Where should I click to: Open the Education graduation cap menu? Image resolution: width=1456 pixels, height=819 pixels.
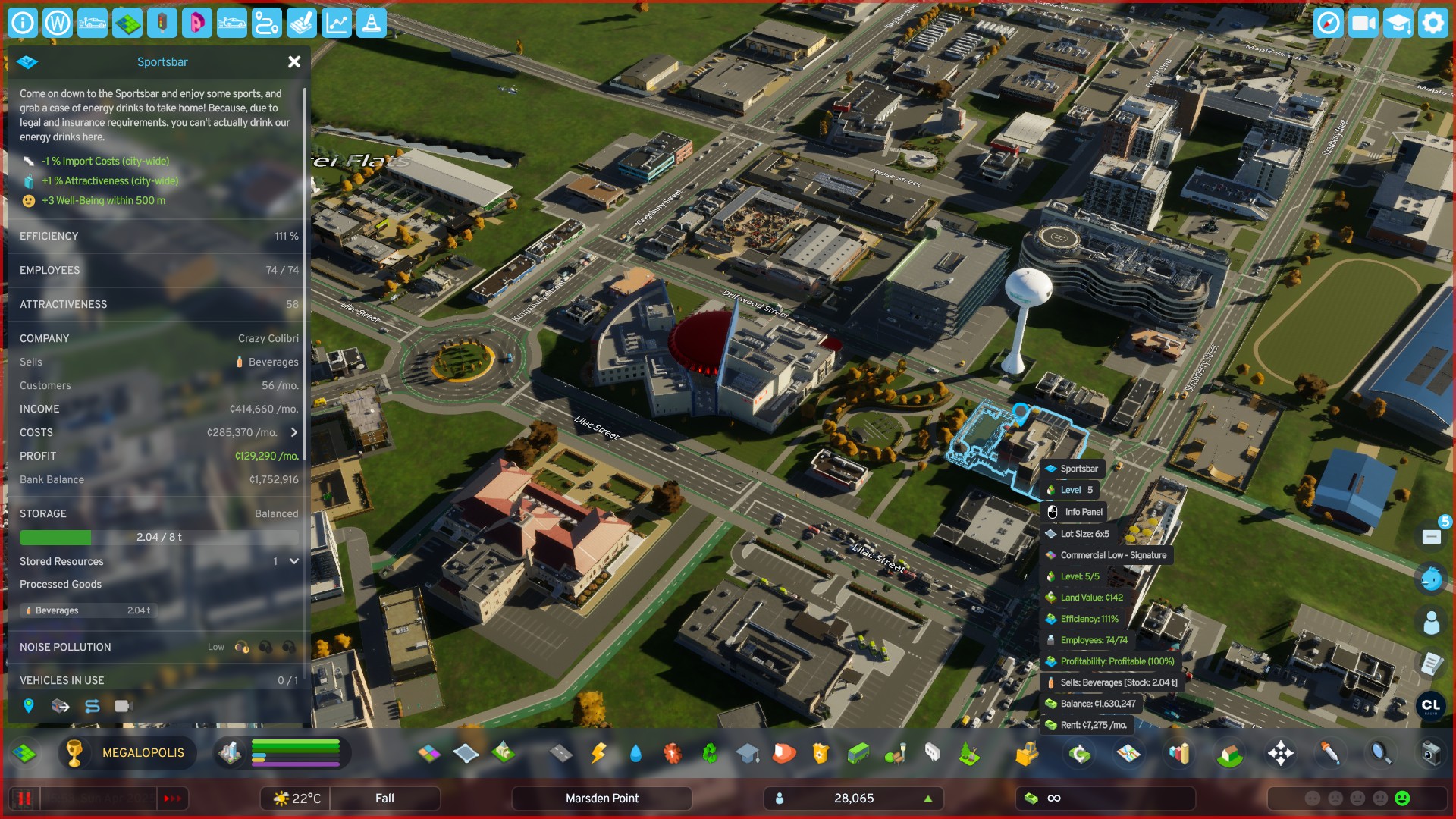pos(747,753)
